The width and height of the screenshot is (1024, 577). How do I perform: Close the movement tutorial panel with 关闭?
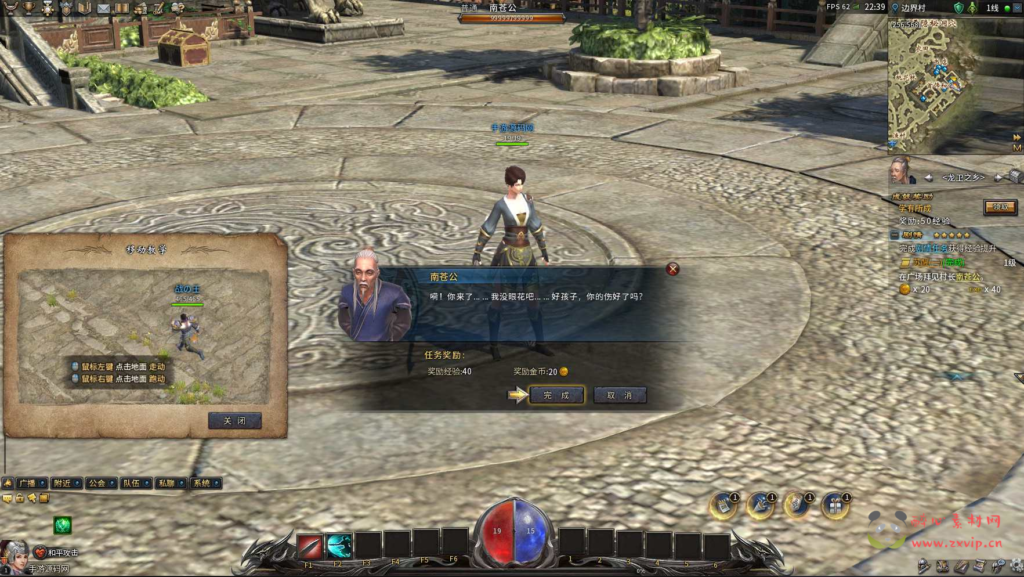[x=235, y=421]
